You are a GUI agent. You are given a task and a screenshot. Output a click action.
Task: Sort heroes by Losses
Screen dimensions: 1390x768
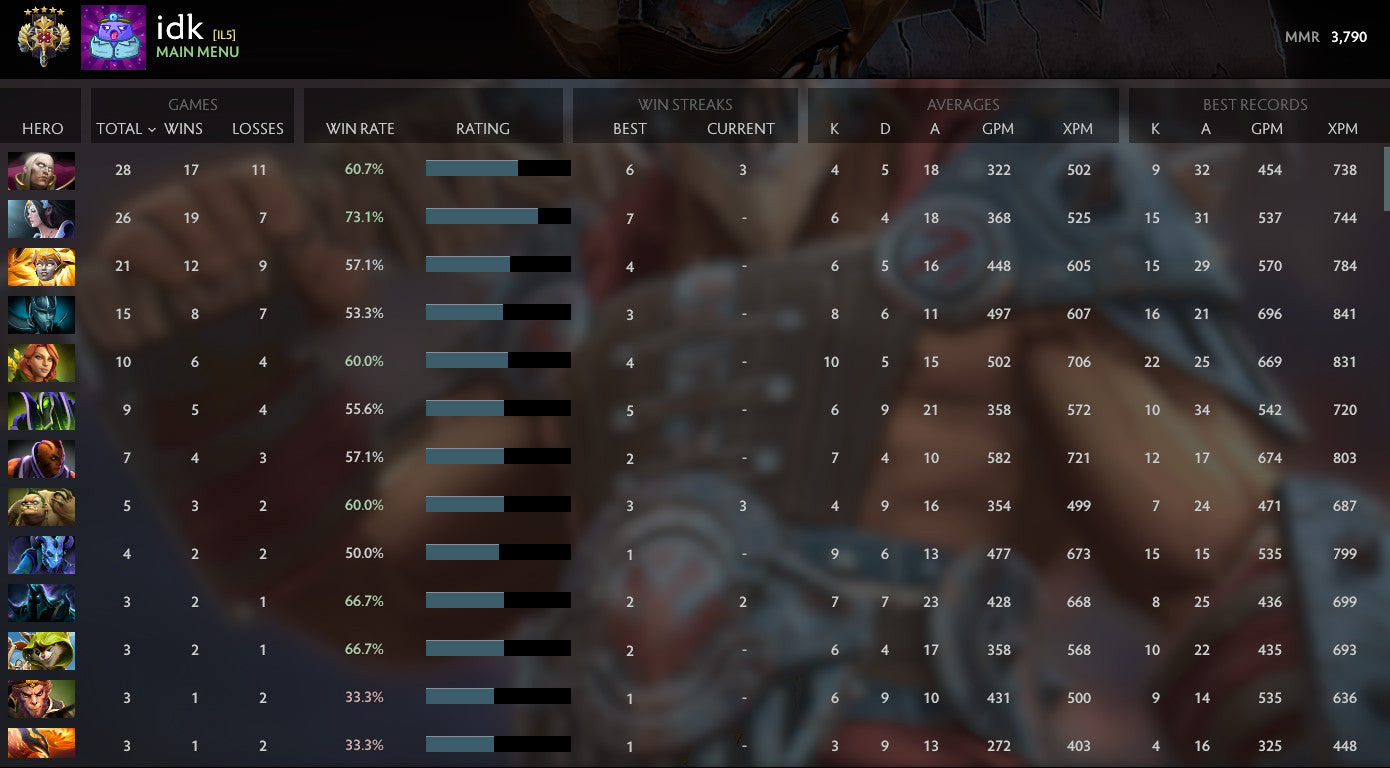point(258,128)
